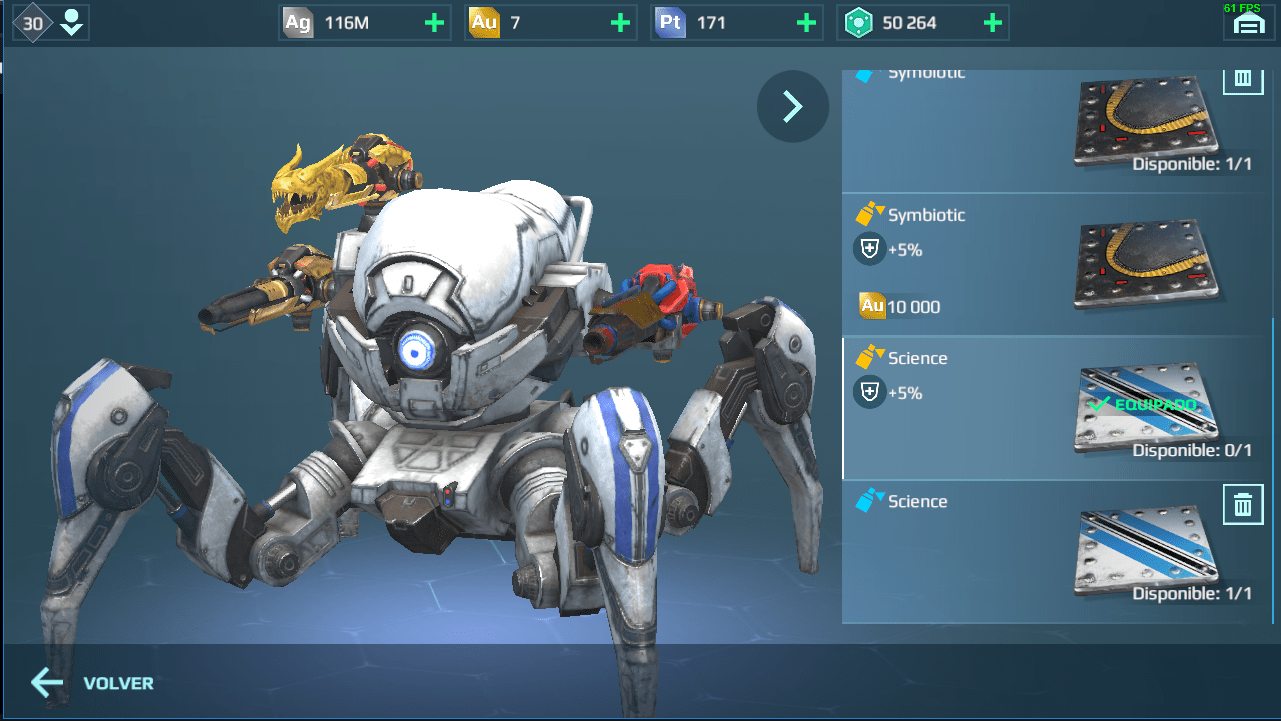The height and width of the screenshot is (721, 1281).
Task: Add platinum using its plus button
Action: click(x=808, y=21)
